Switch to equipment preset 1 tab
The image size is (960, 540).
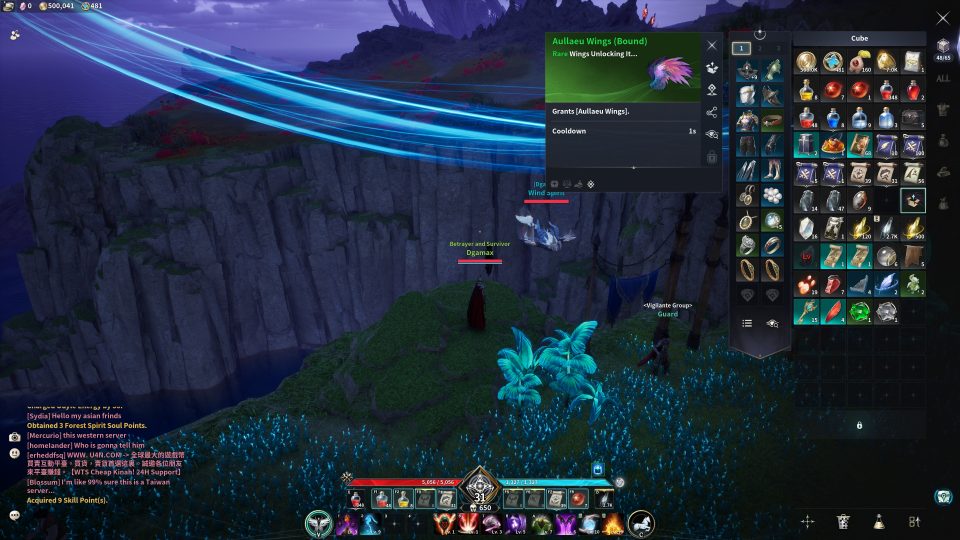point(741,47)
